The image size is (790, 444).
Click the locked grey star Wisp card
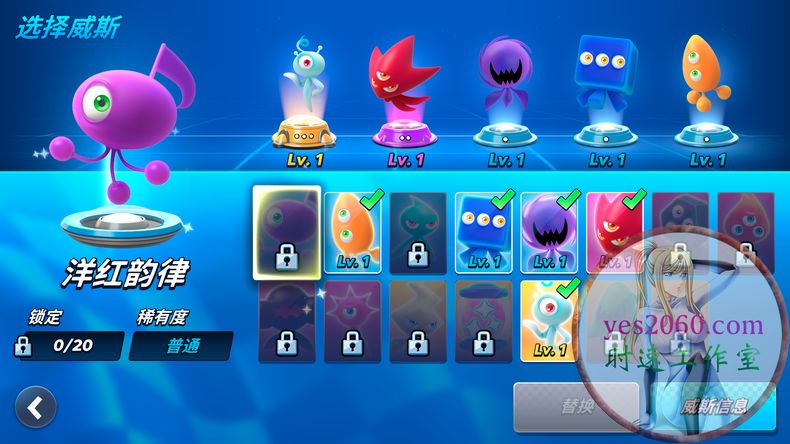[x=484, y=320]
